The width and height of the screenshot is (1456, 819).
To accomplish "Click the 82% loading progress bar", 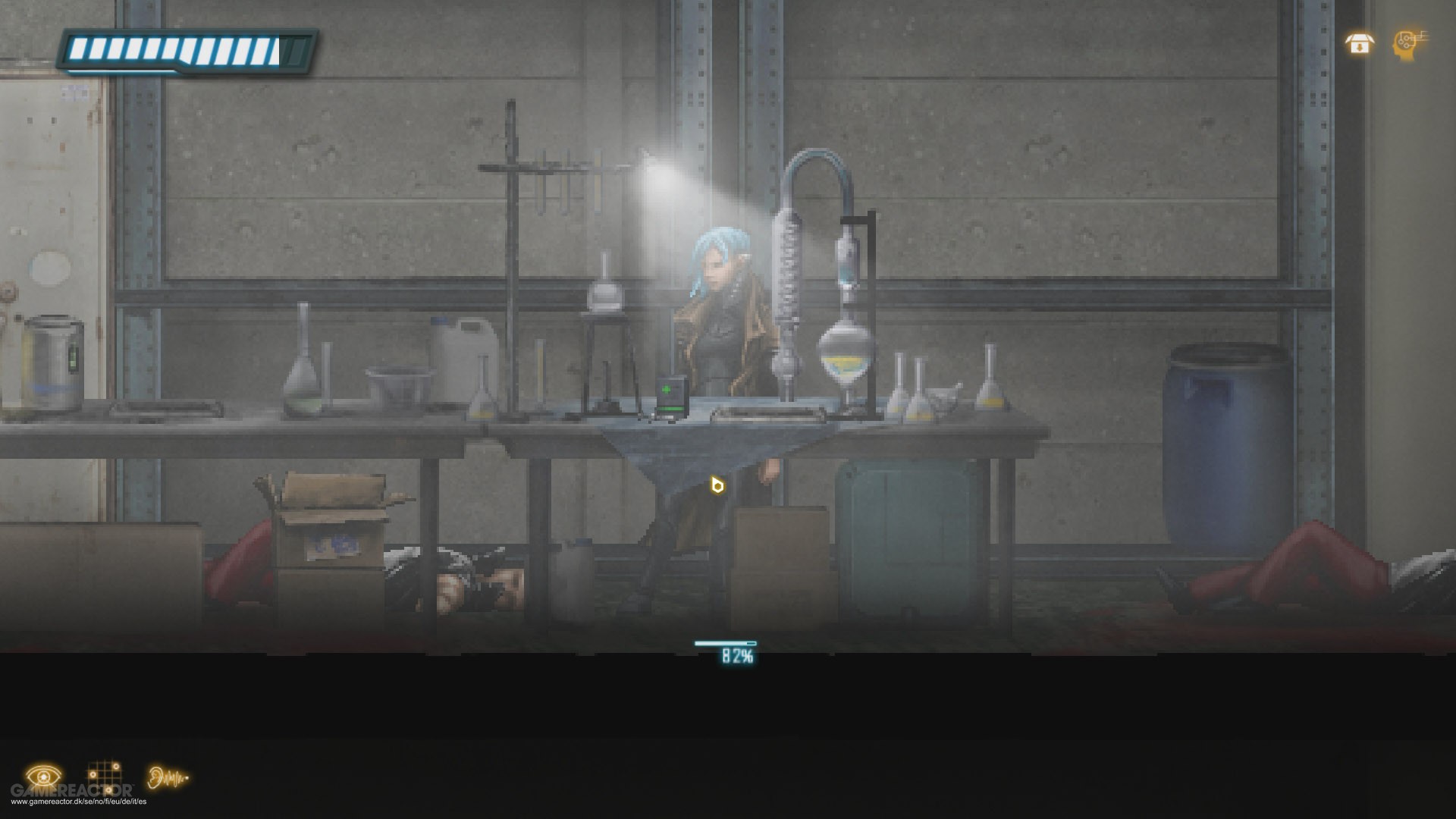I will [x=726, y=645].
